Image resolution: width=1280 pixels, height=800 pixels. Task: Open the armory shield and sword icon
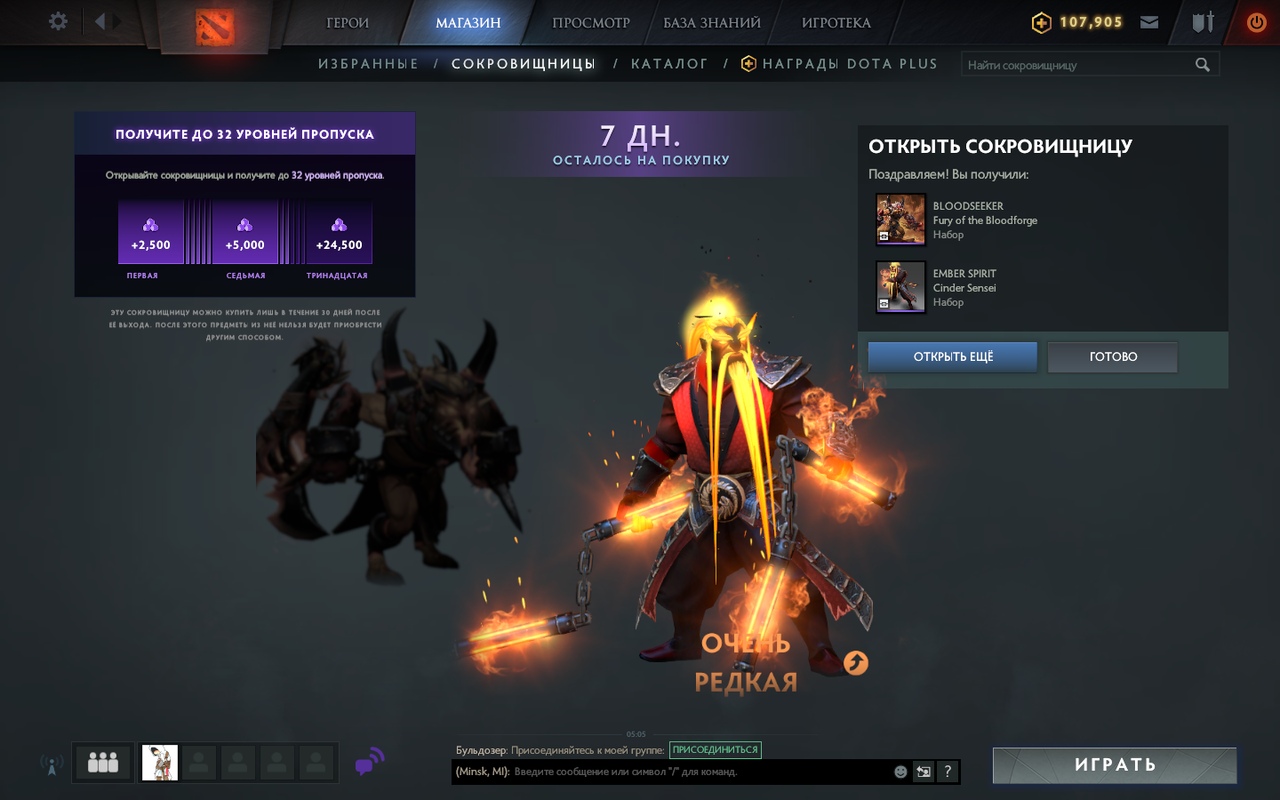click(1203, 22)
